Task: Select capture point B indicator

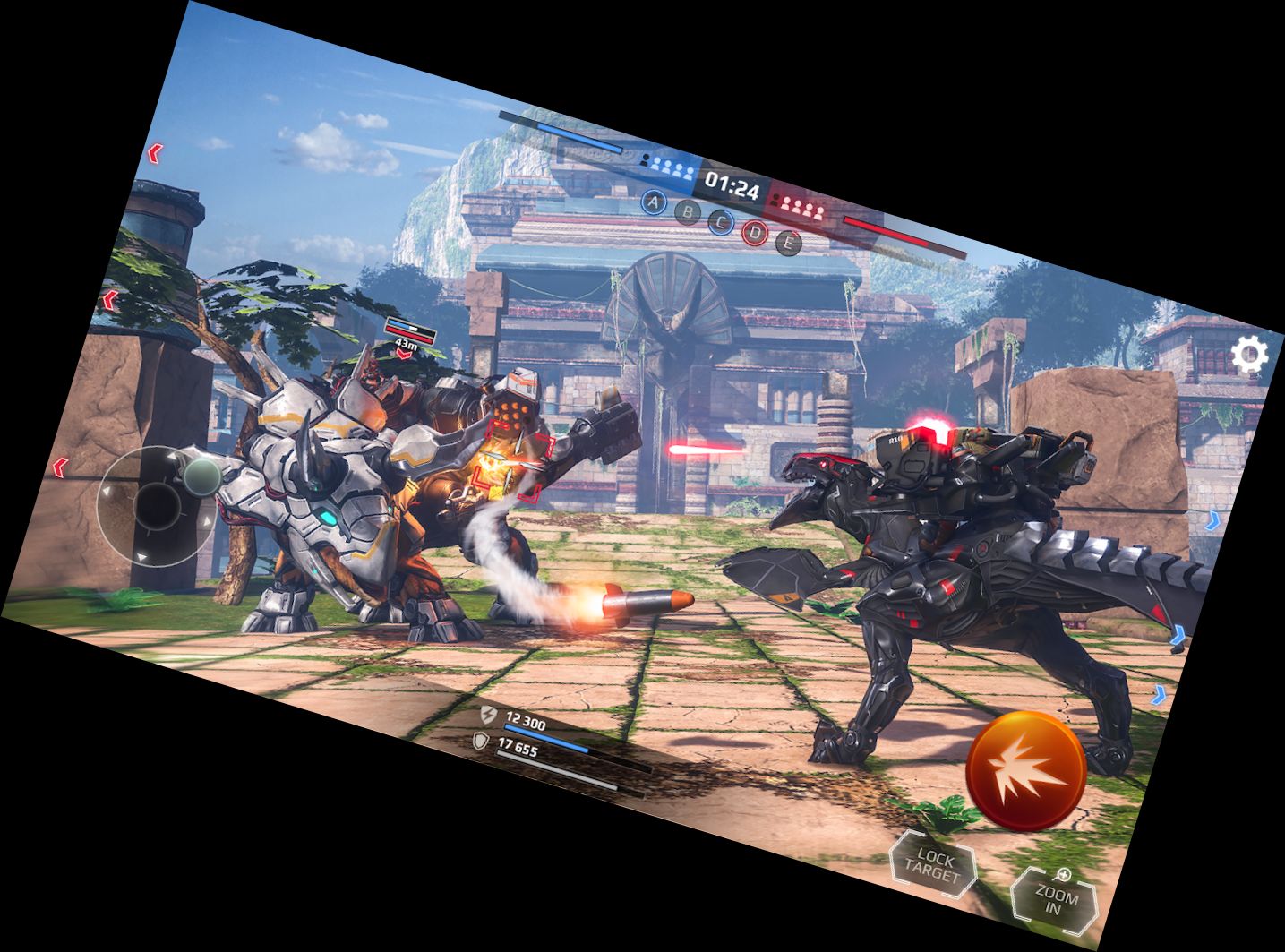Action: (x=688, y=212)
